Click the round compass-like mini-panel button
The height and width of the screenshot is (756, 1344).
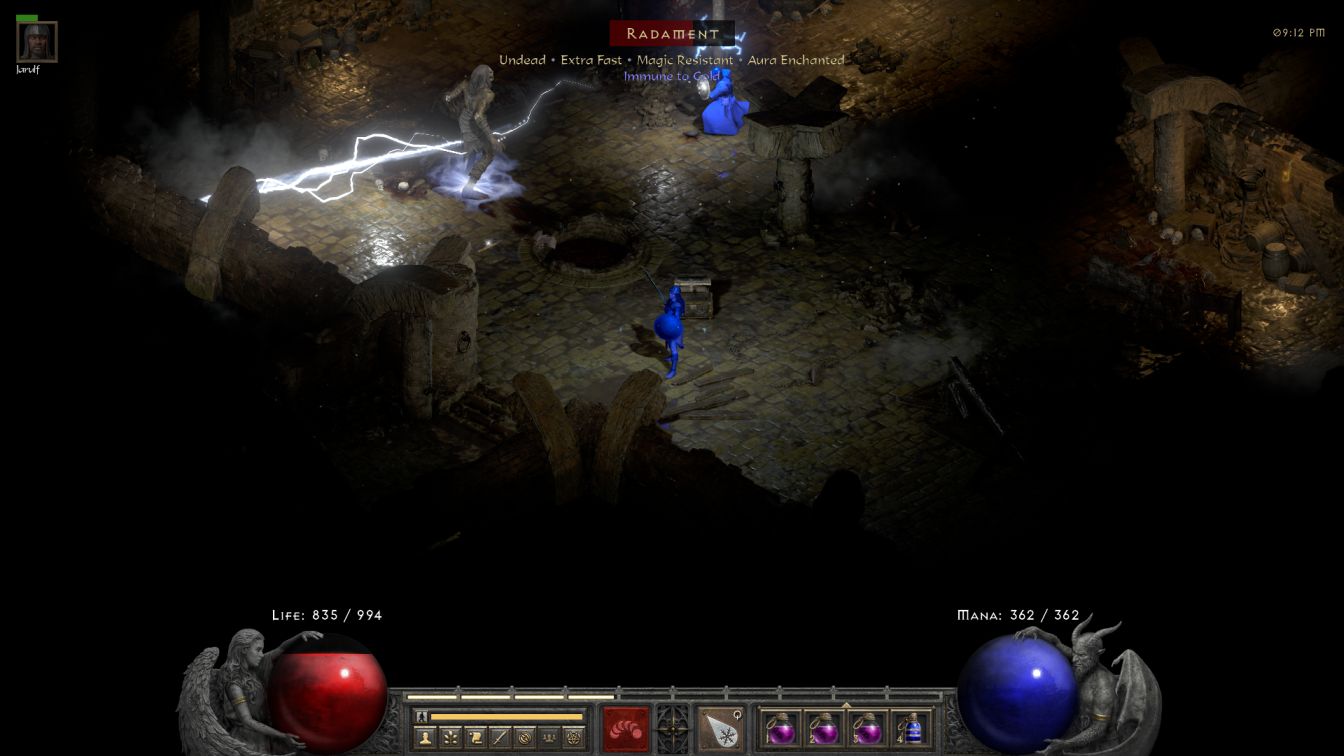coord(524,738)
